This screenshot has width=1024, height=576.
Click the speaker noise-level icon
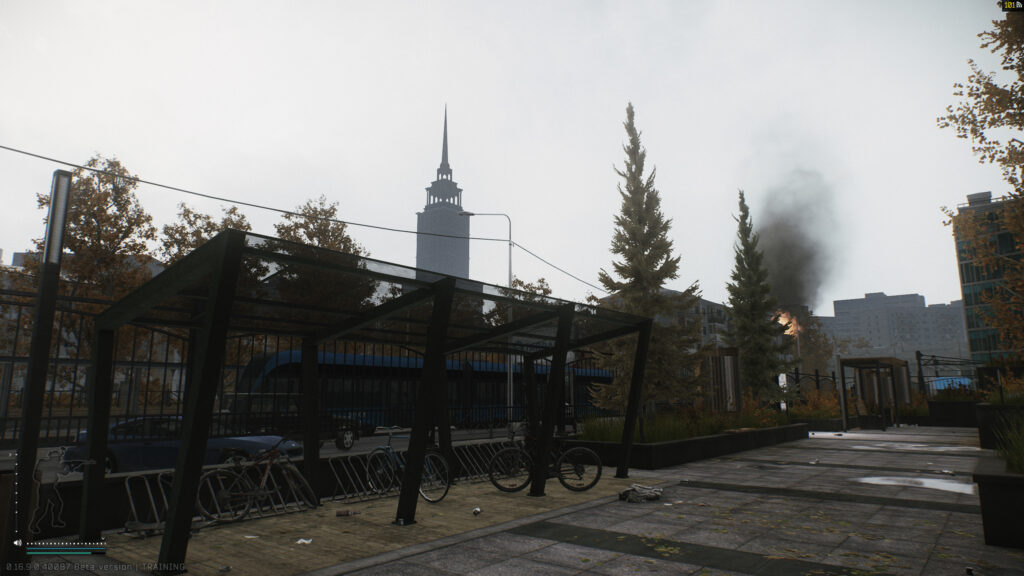tap(17, 545)
